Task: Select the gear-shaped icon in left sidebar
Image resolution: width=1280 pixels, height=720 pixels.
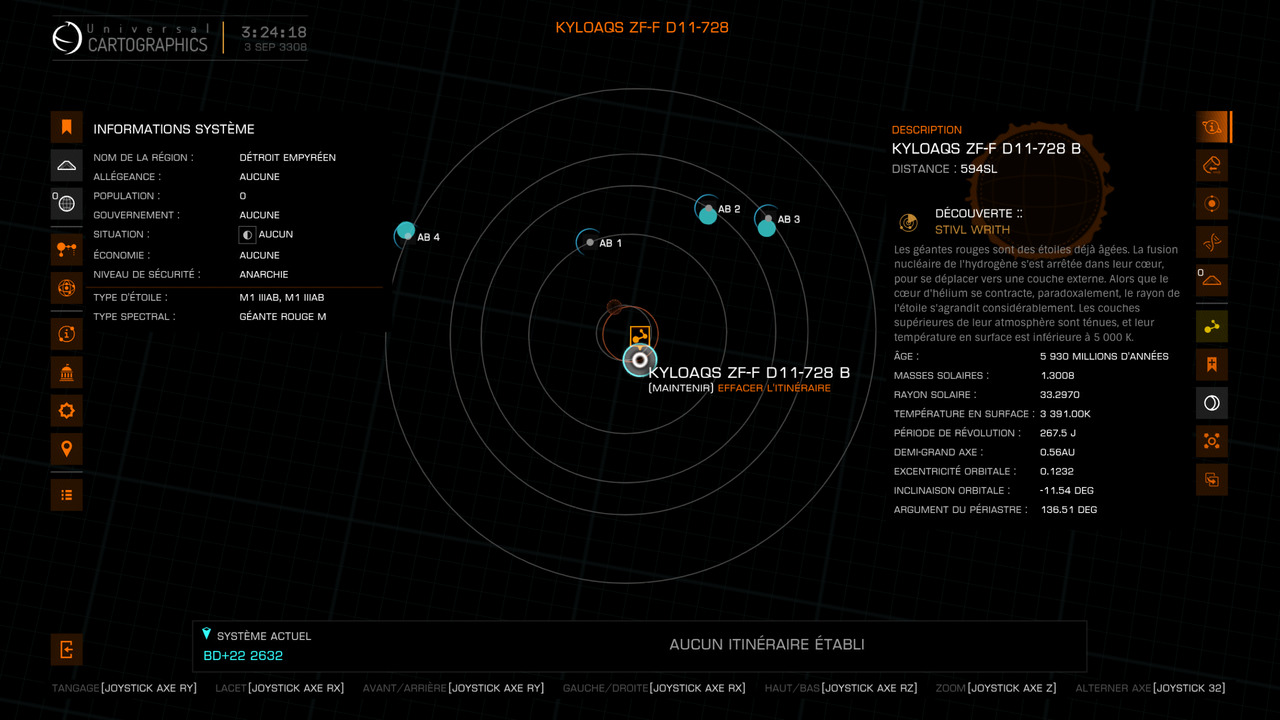Action: [67, 411]
